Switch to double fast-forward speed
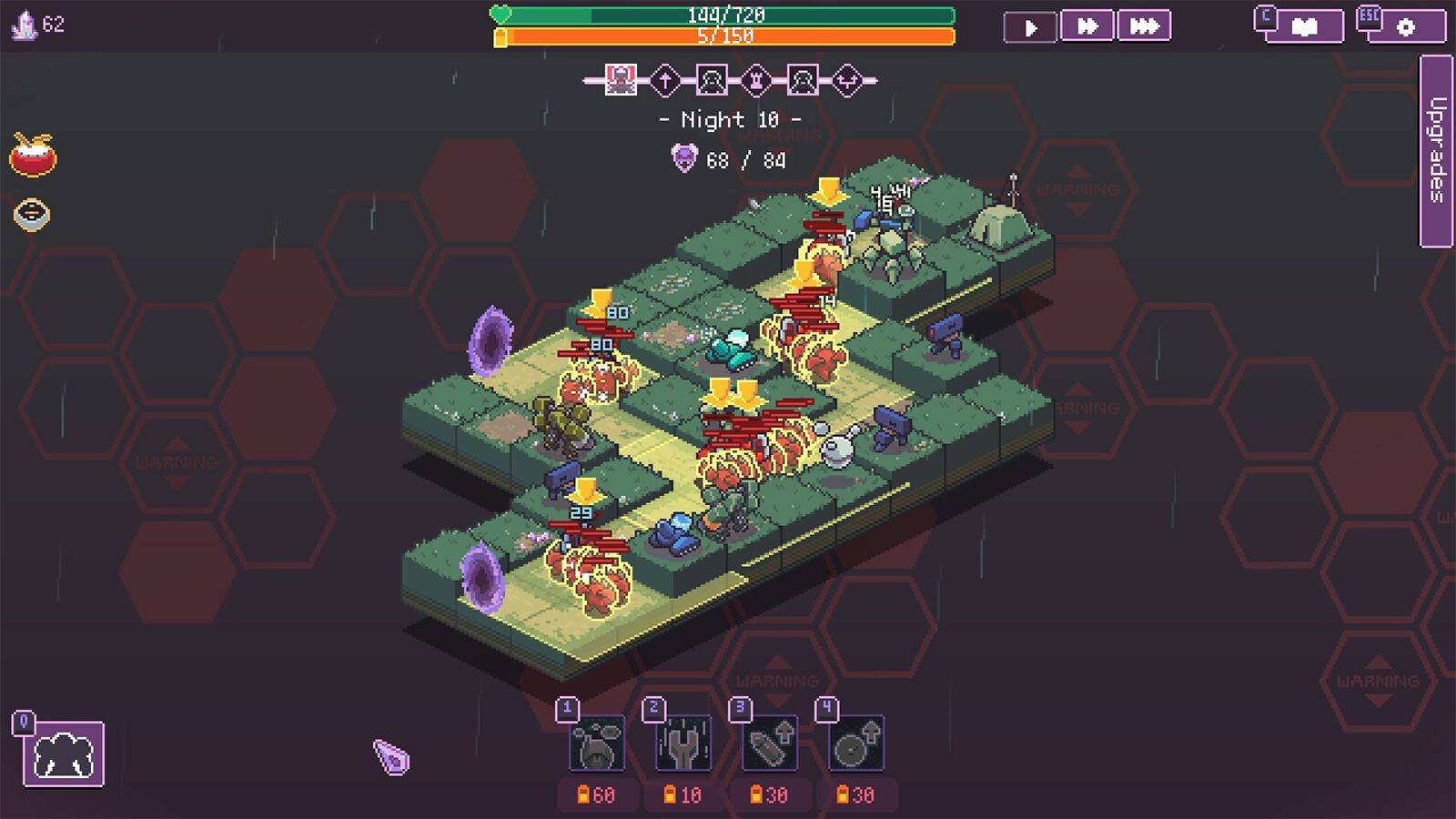Screen dimensions: 1456x819 point(1087,26)
